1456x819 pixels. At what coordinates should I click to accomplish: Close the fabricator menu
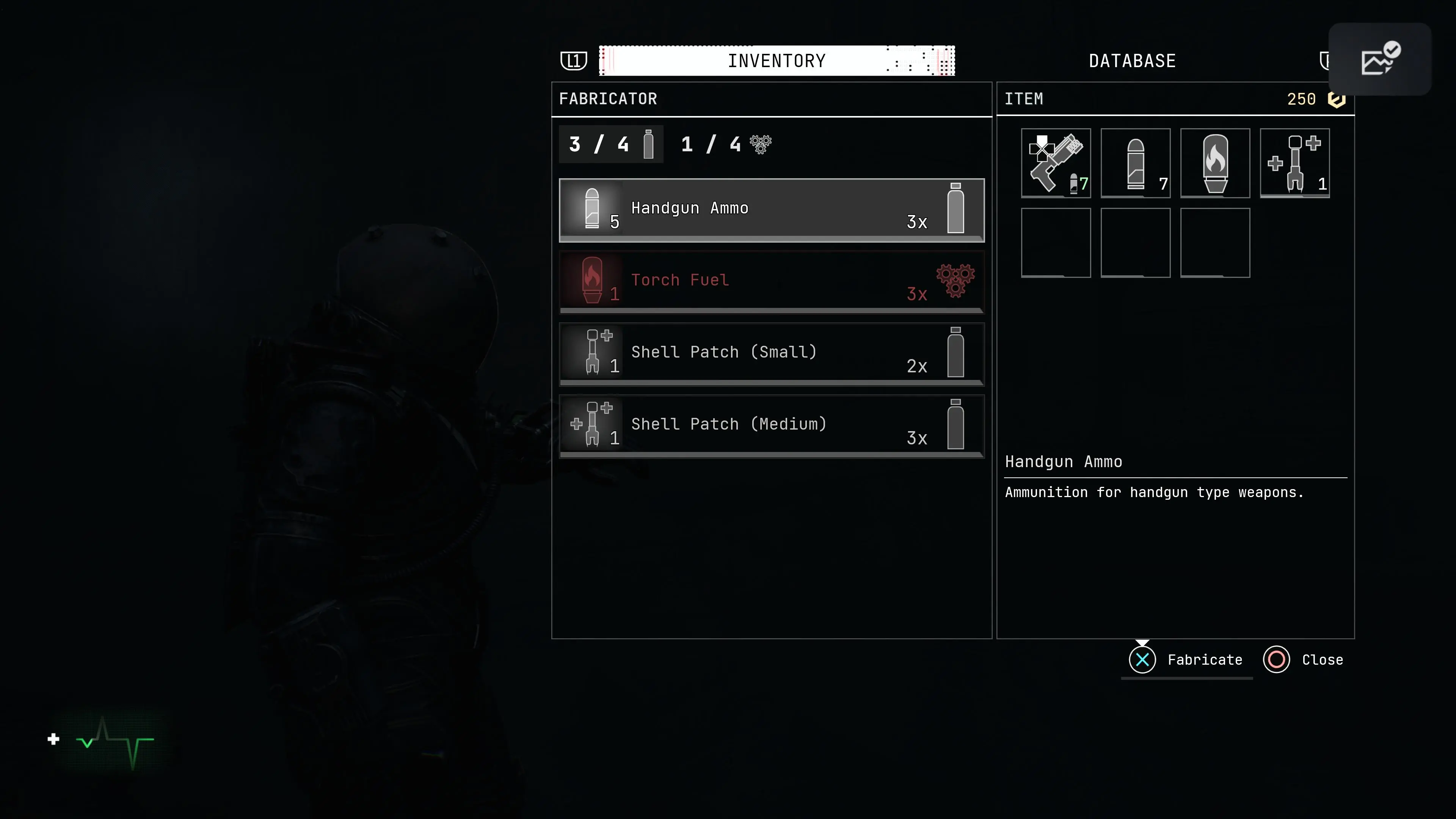click(1304, 660)
